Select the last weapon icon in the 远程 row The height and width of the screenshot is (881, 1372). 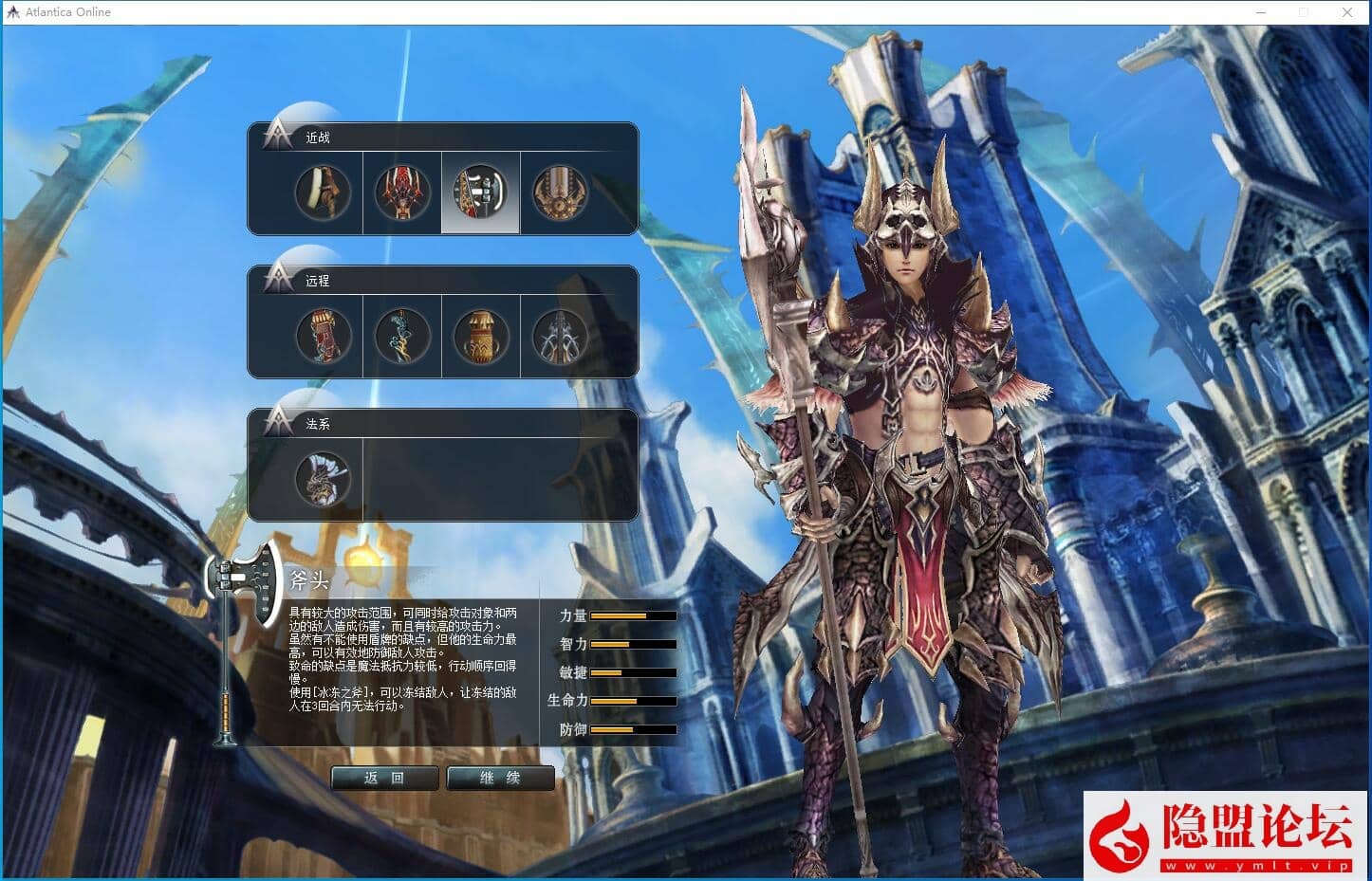pos(560,337)
